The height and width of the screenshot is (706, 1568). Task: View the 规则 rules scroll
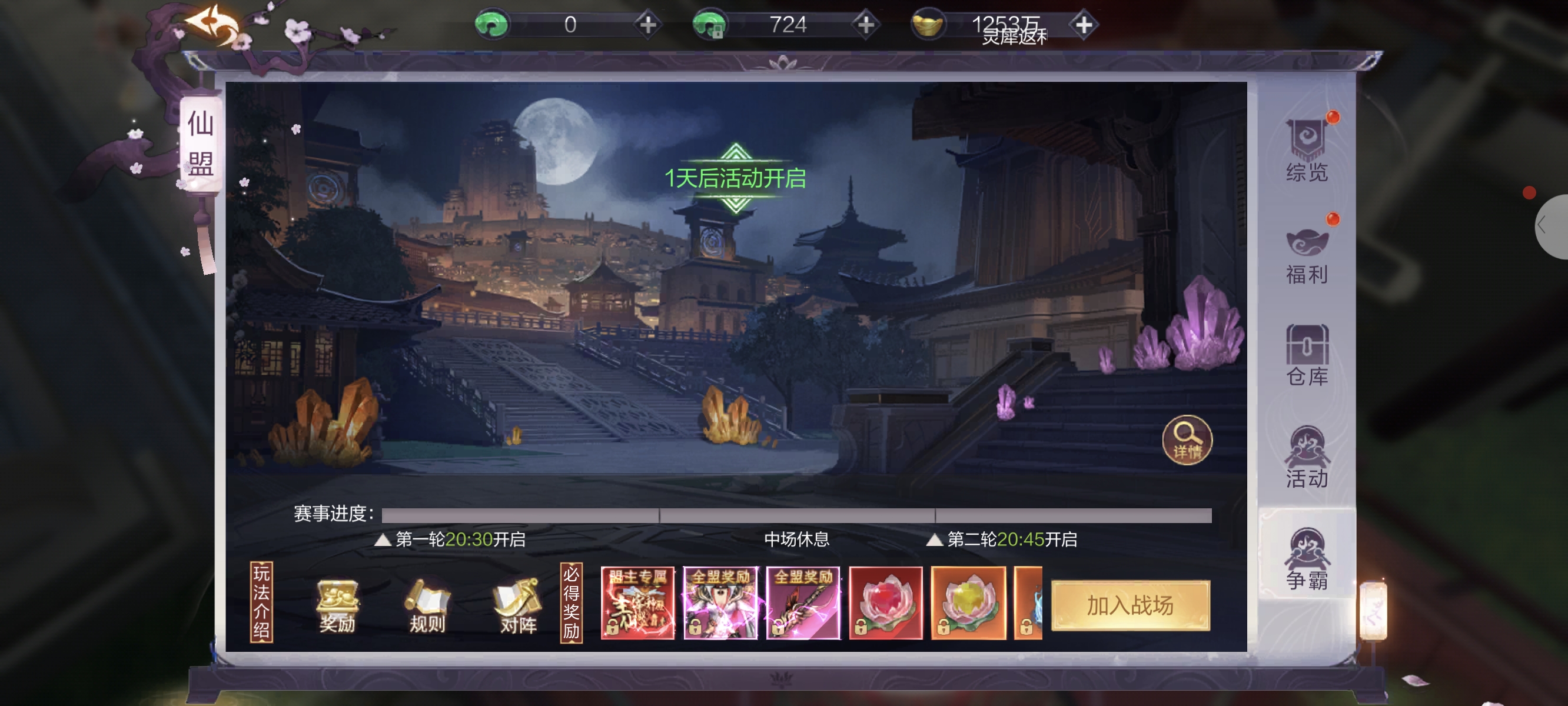coord(427,605)
